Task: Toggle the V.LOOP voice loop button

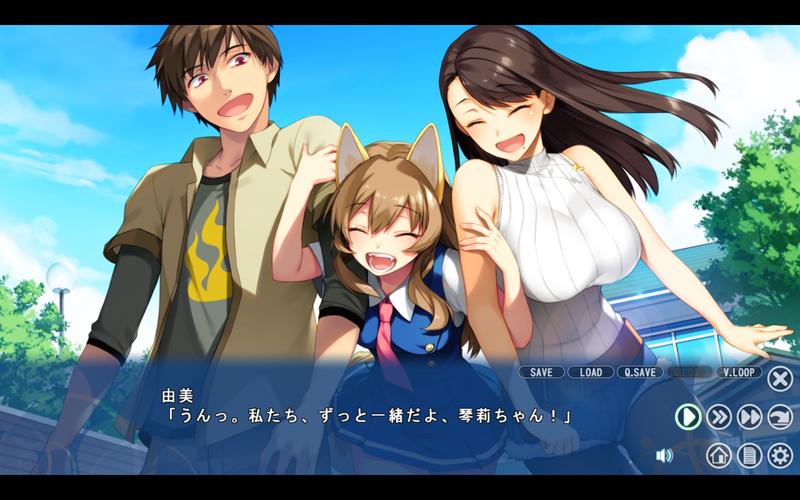Action: click(739, 372)
